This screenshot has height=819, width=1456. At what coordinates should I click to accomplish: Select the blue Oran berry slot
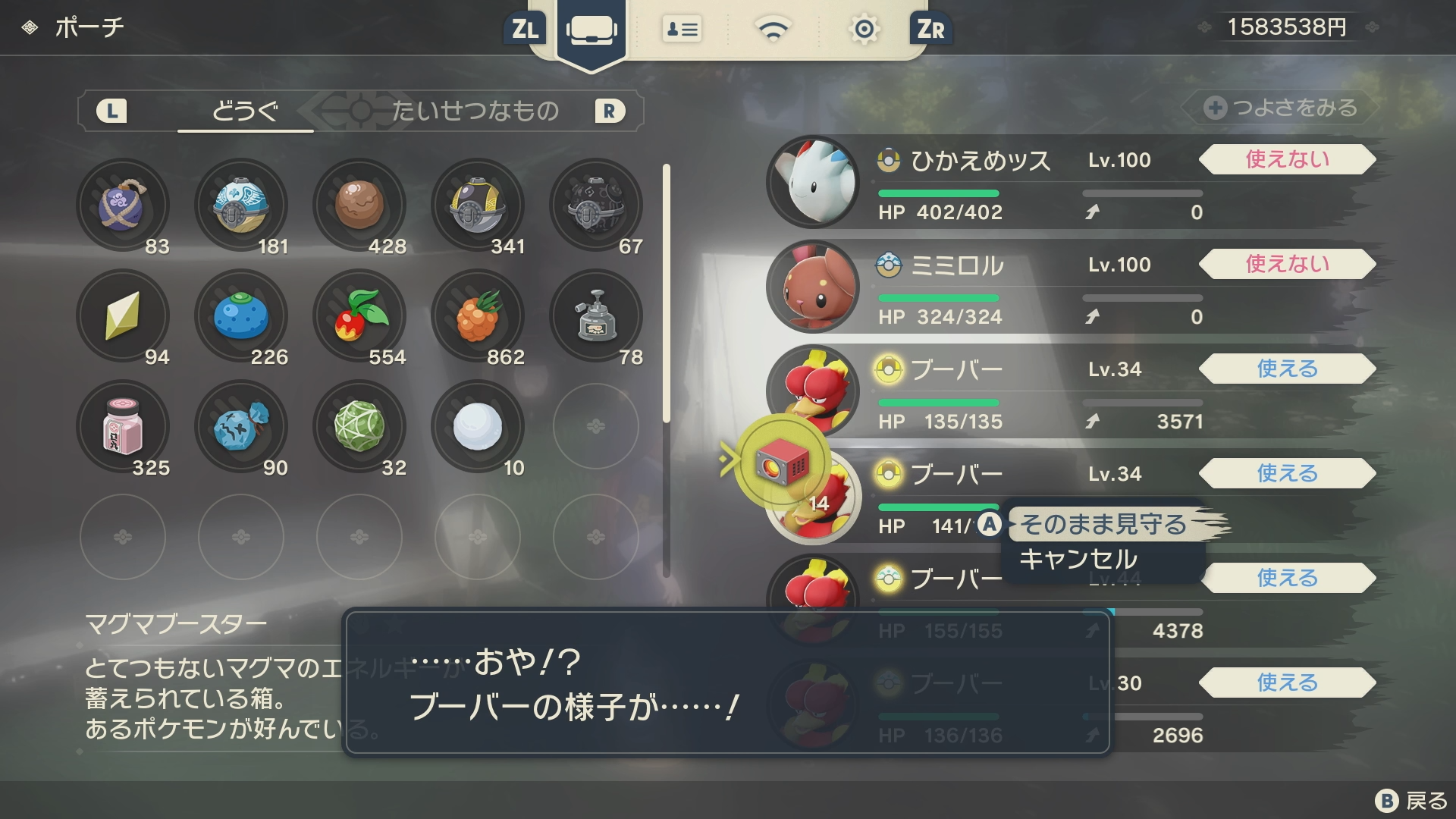click(x=241, y=315)
